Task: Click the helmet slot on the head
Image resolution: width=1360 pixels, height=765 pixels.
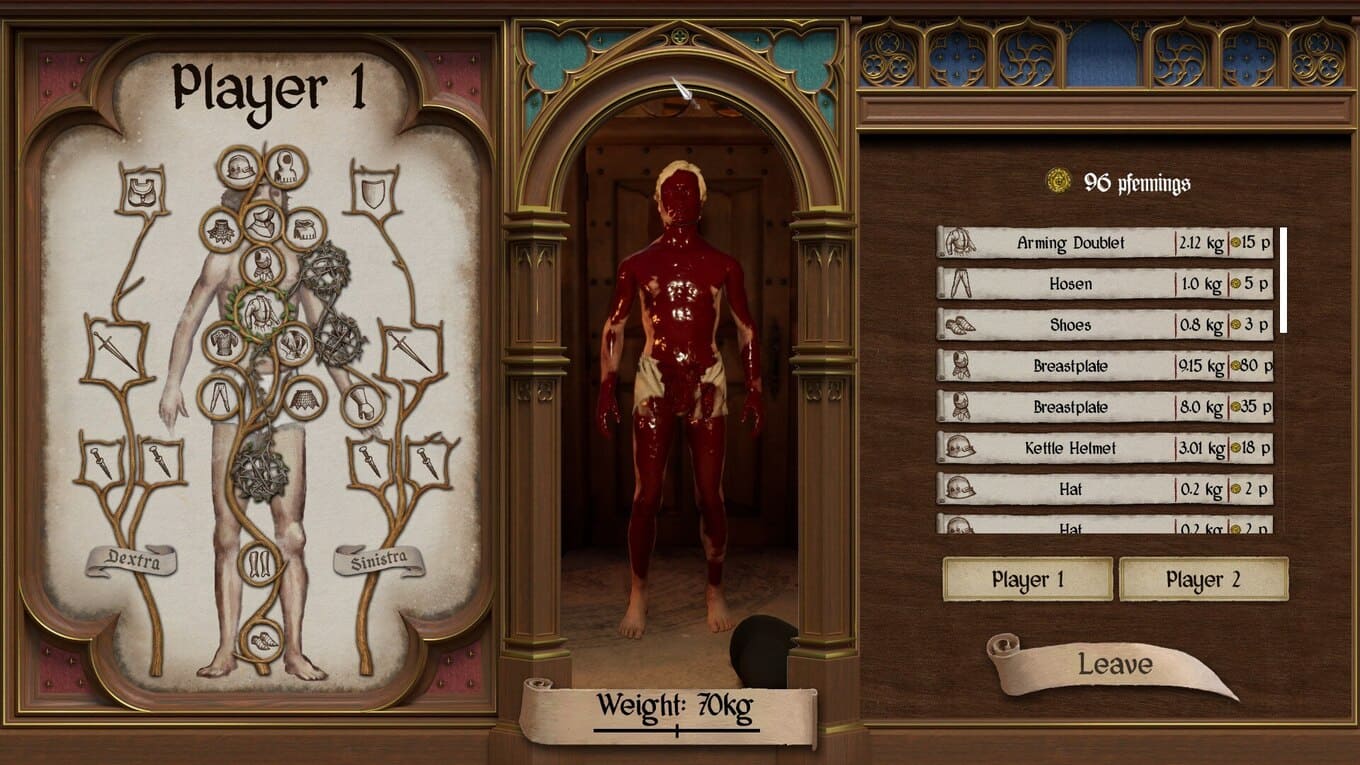Action: click(239, 168)
